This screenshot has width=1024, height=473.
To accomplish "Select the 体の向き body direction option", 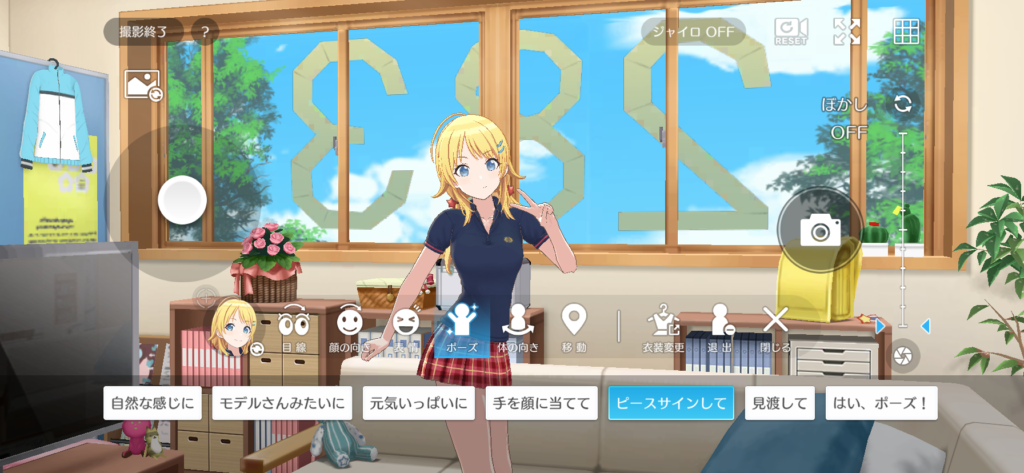I will (x=518, y=330).
